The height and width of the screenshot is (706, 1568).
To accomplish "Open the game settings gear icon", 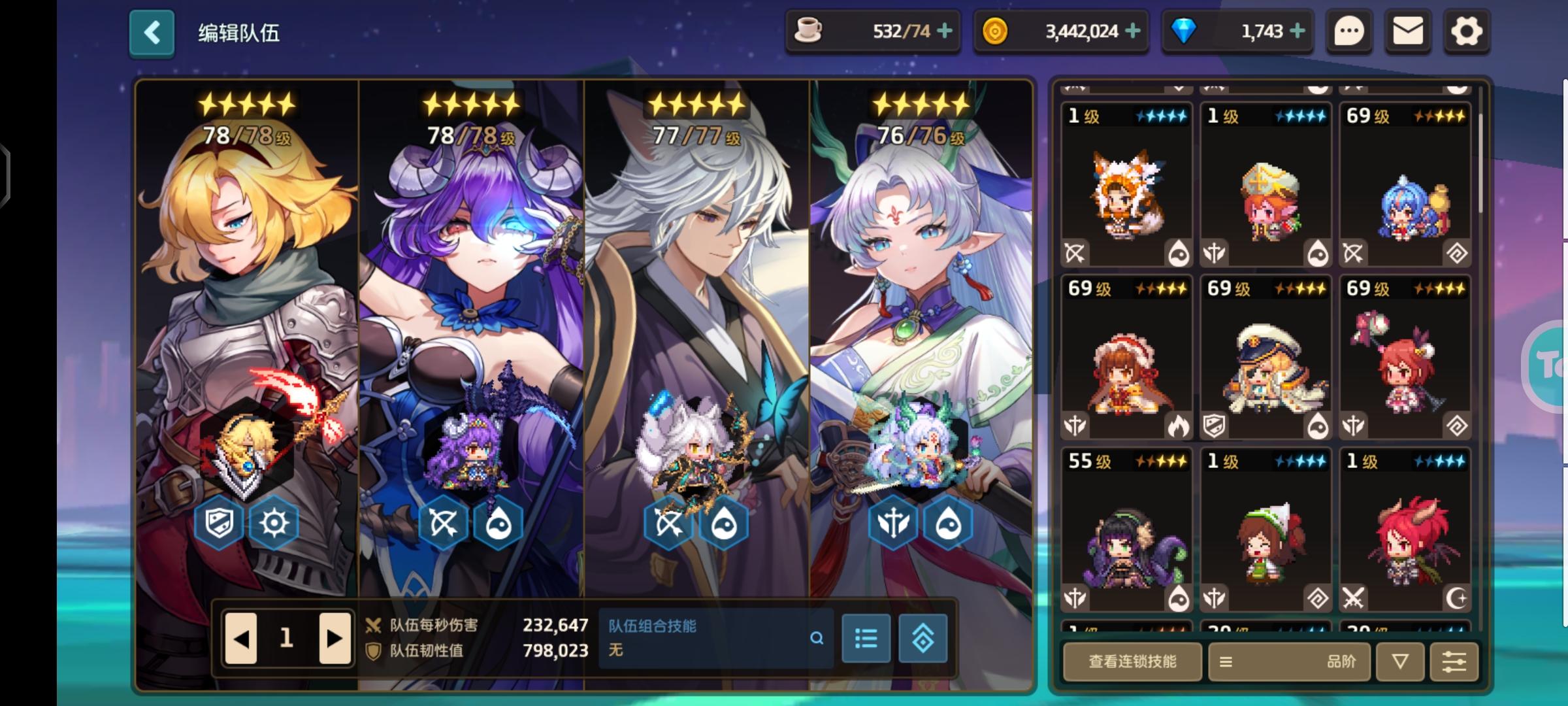I will tap(1466, 30).
